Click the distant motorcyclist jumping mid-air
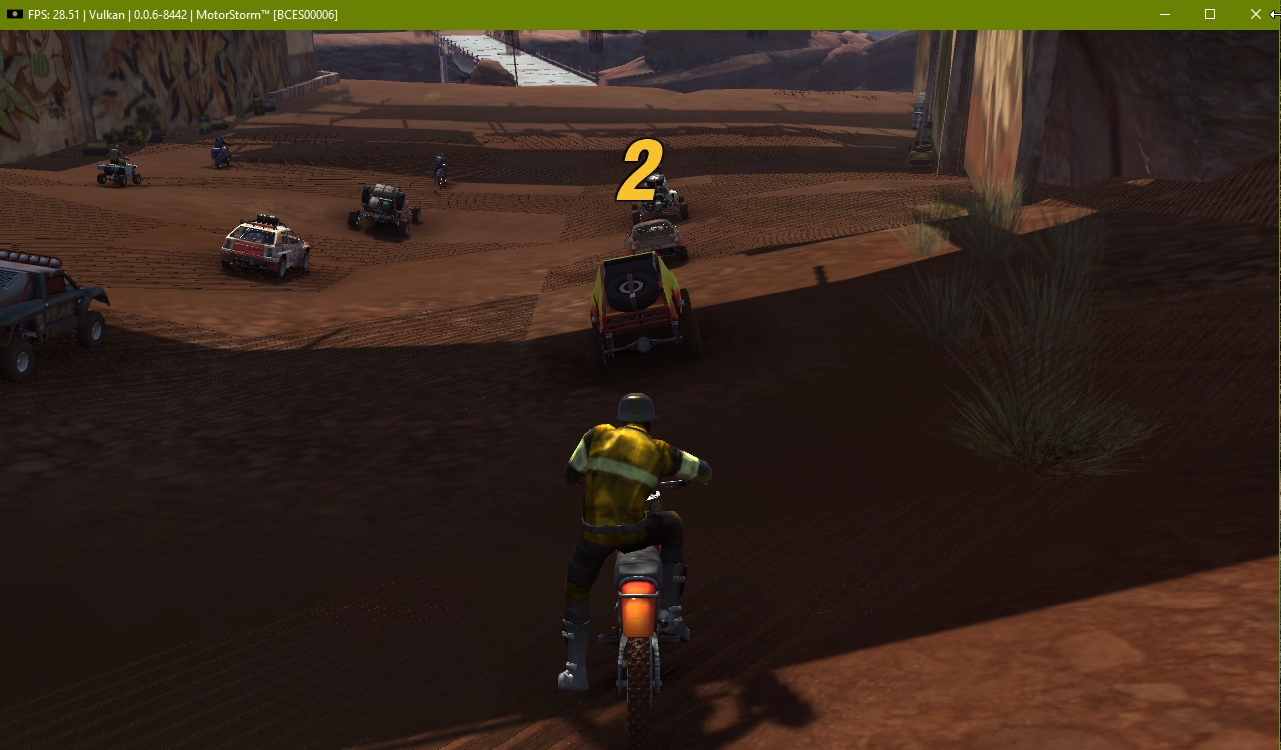This screenshot has height=750, width=1281. point(441,166)
